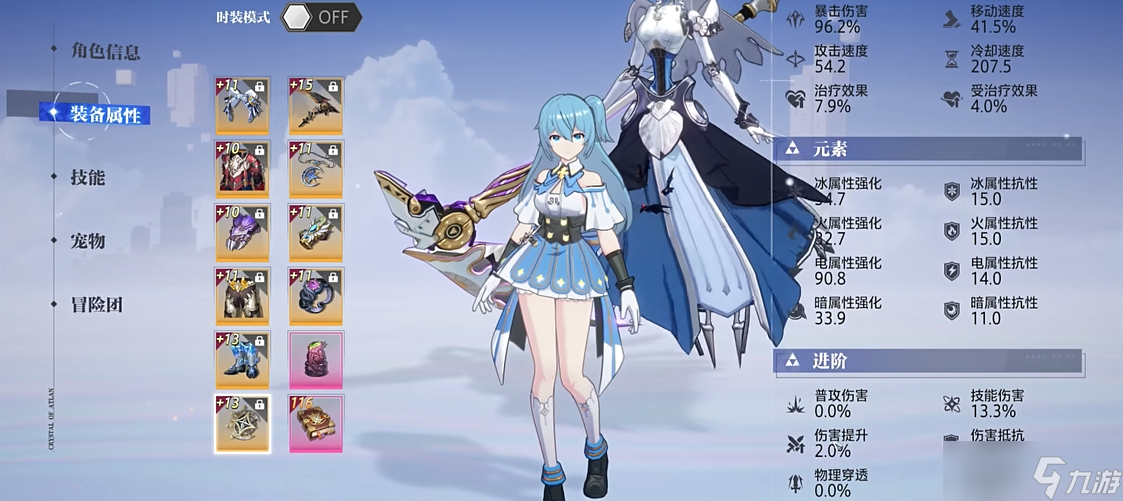Select the +15 dark weapon slot

[x=316, y=105]
